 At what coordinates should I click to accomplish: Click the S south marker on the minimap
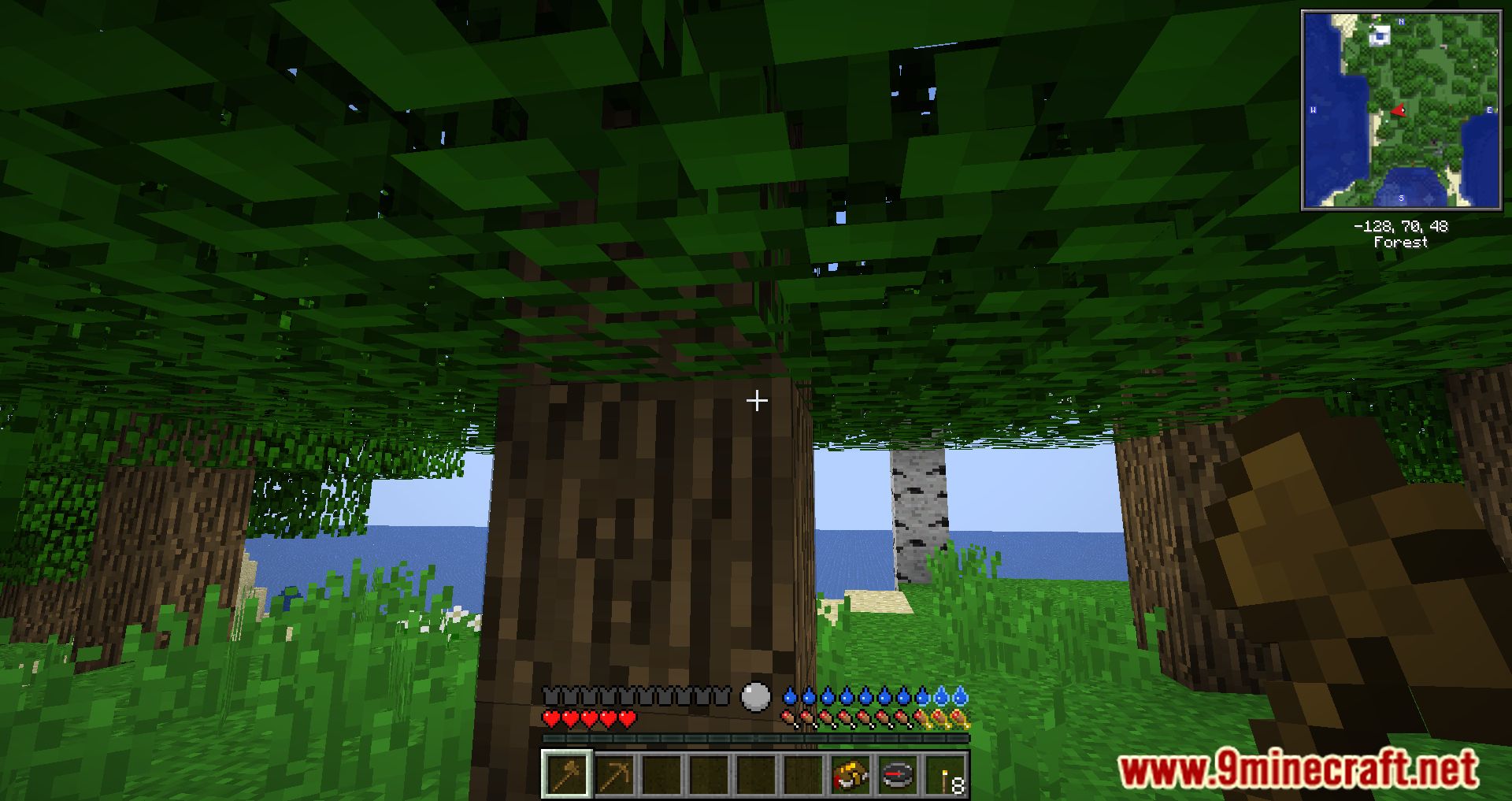pyautogui.click(x=1401, y=198)
